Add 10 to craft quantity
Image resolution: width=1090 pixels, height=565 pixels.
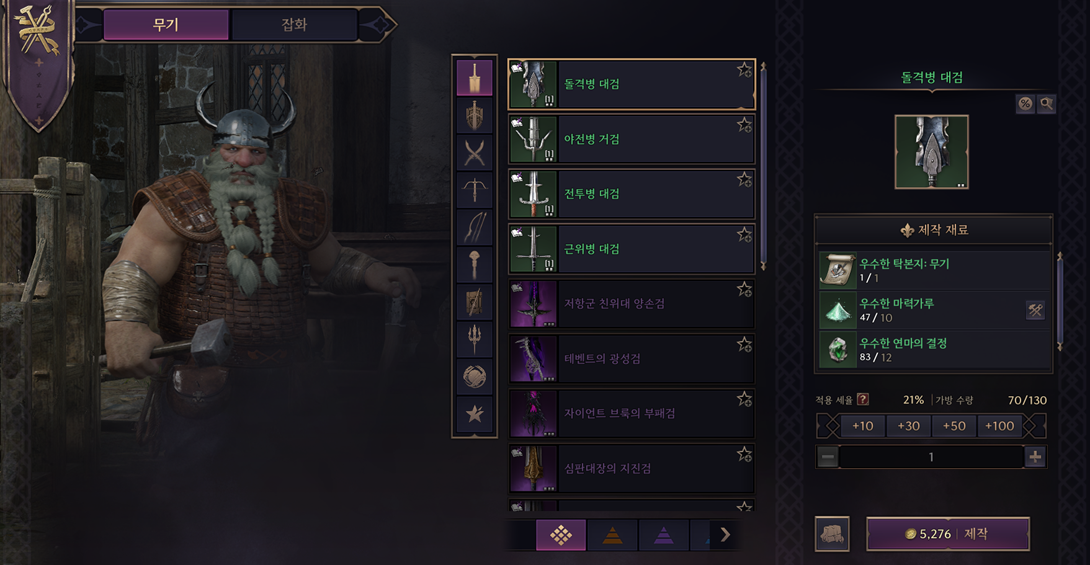(x=862, y=426)
